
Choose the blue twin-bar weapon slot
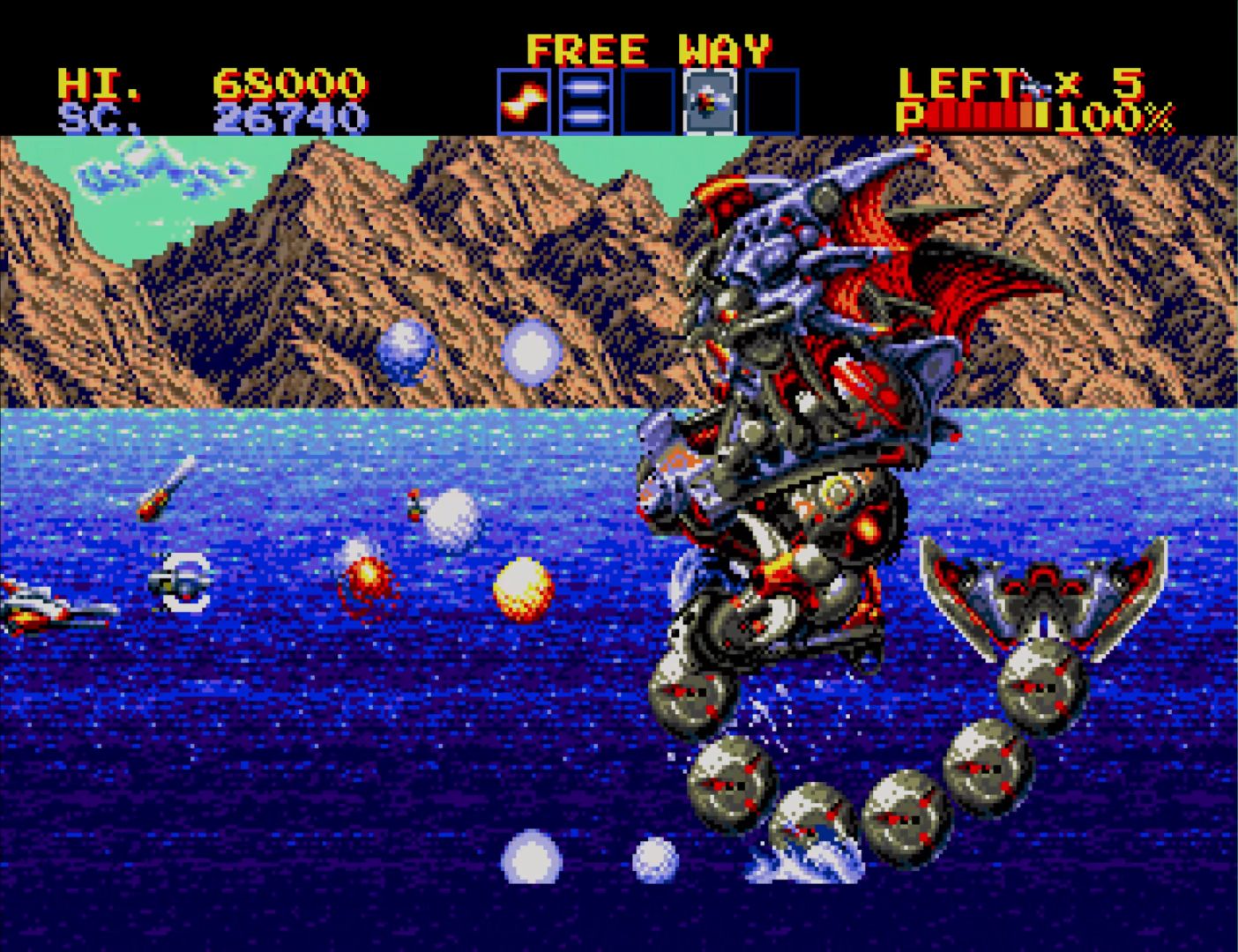coord(585,102)
